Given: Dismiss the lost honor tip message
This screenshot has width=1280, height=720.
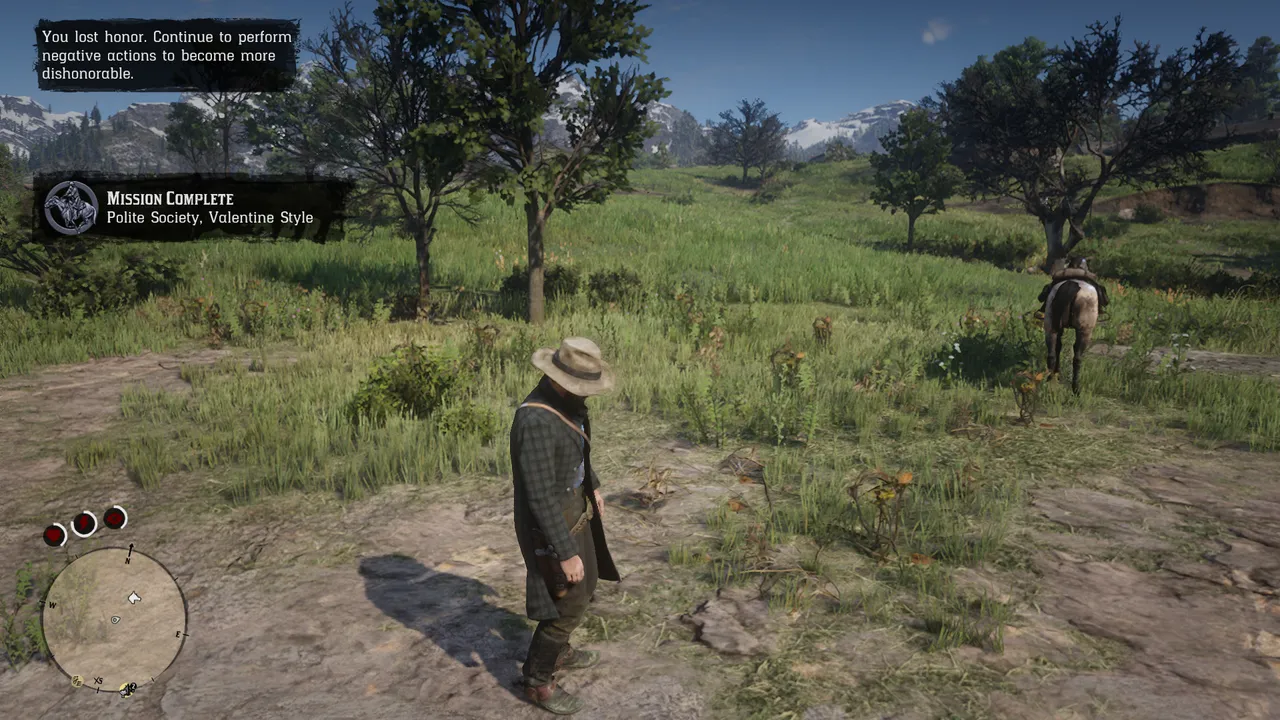Looking at the screenshot, I should pos(167,55).
